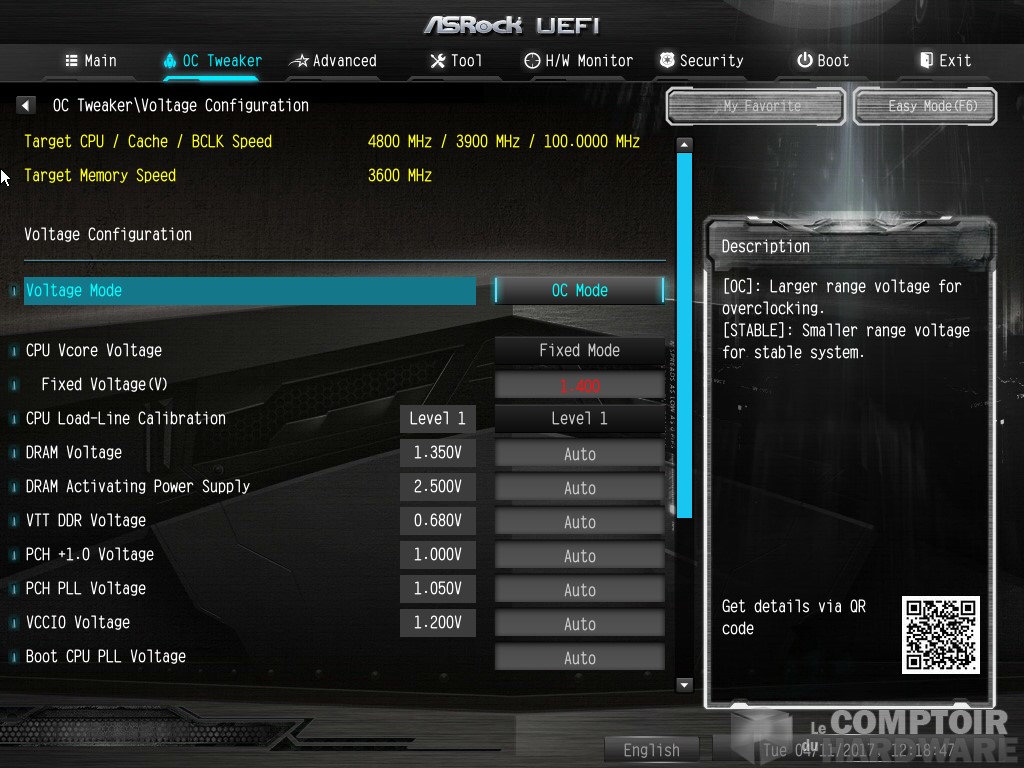Switch to the Boot tab
This screenshot has height=768, width=1024.
[822, 61]
